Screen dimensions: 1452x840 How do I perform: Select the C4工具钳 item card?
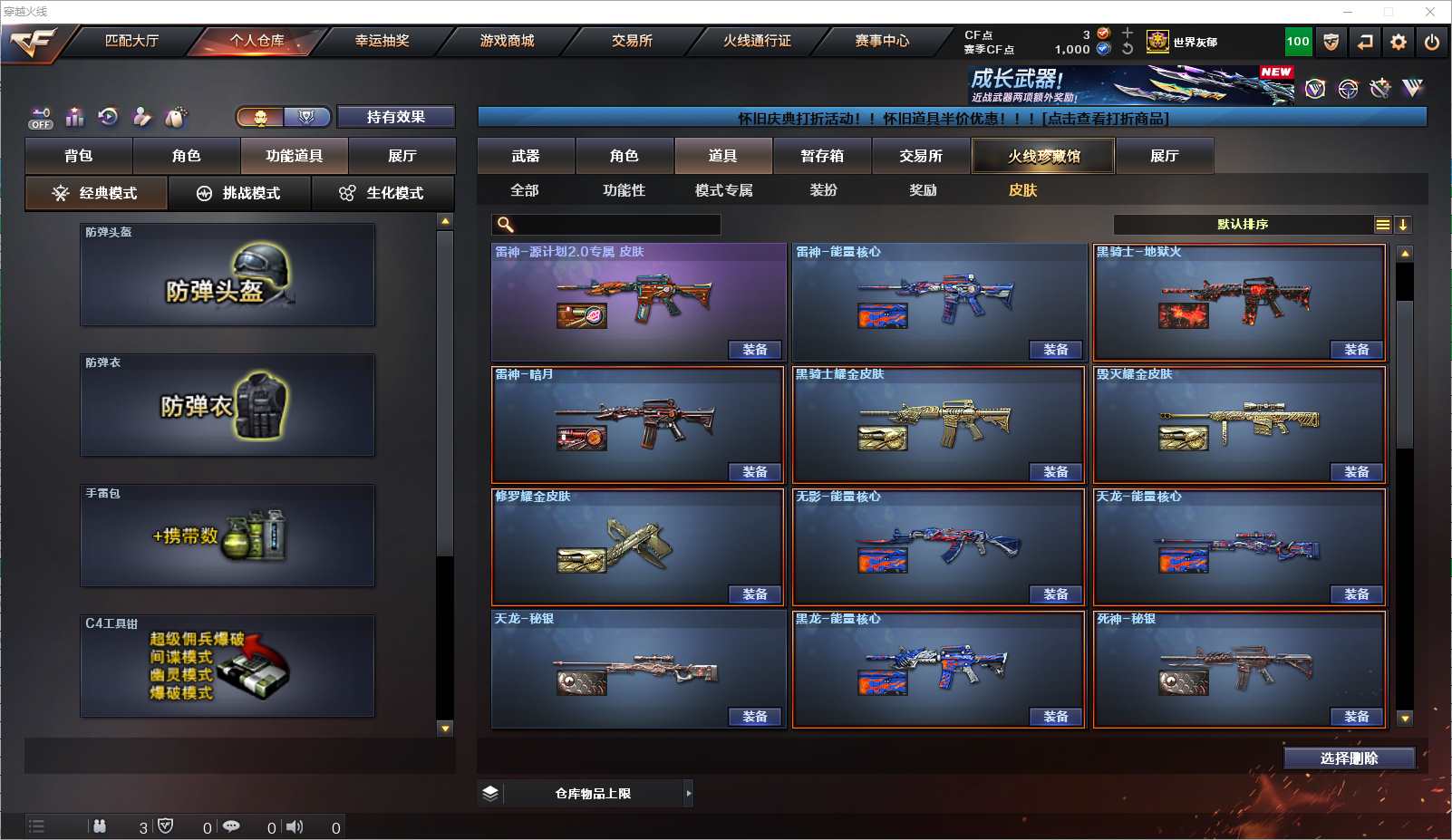point(227,666)
